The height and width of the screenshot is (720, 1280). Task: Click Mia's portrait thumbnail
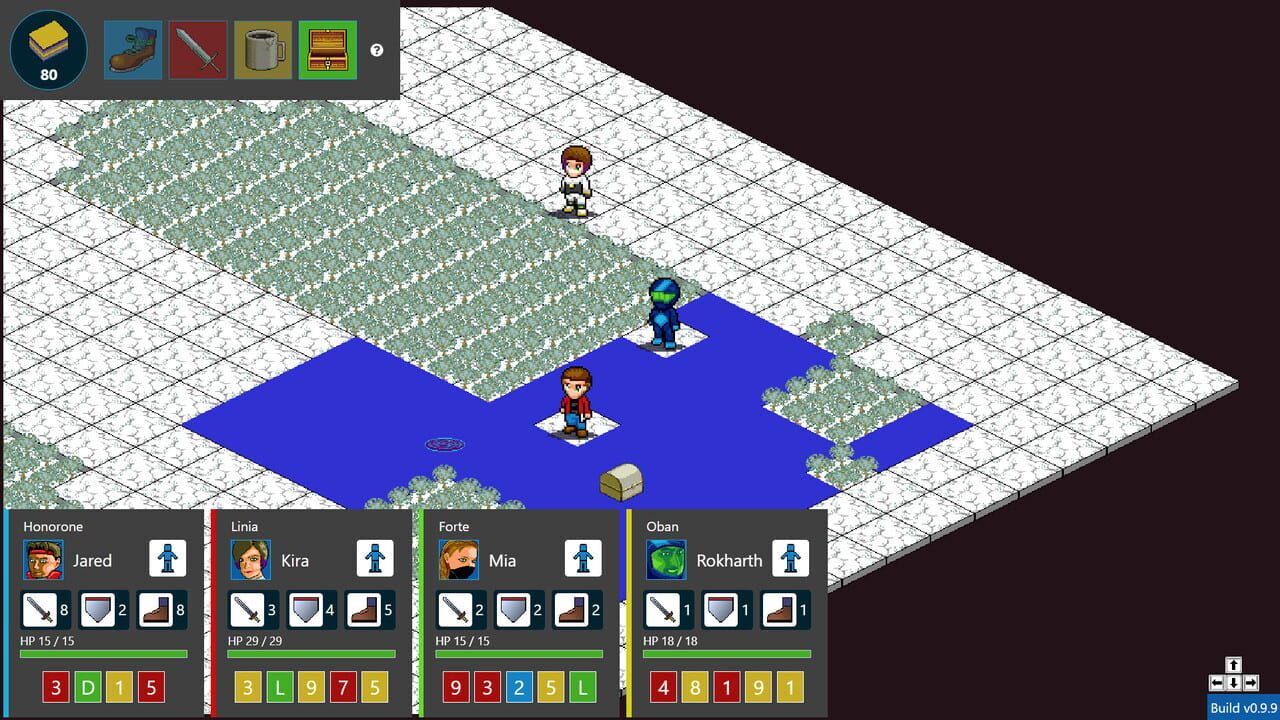click(x=457, y=560)
